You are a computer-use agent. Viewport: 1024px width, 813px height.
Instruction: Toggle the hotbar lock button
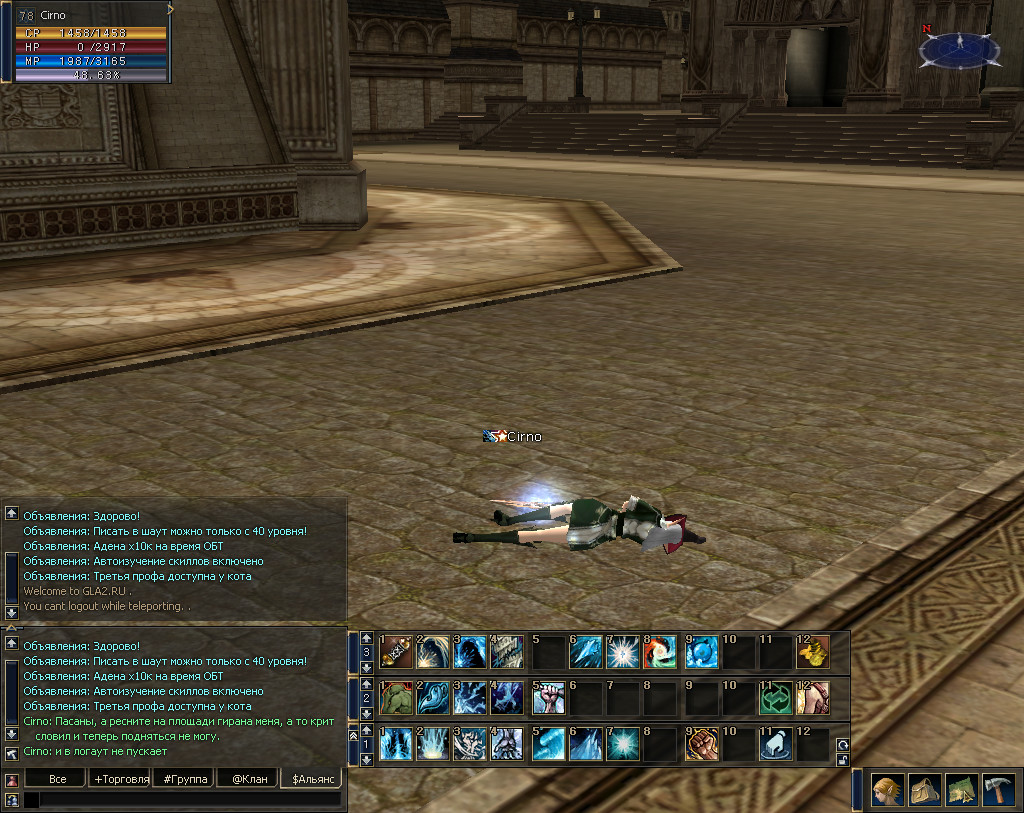(x=843, y=760)
